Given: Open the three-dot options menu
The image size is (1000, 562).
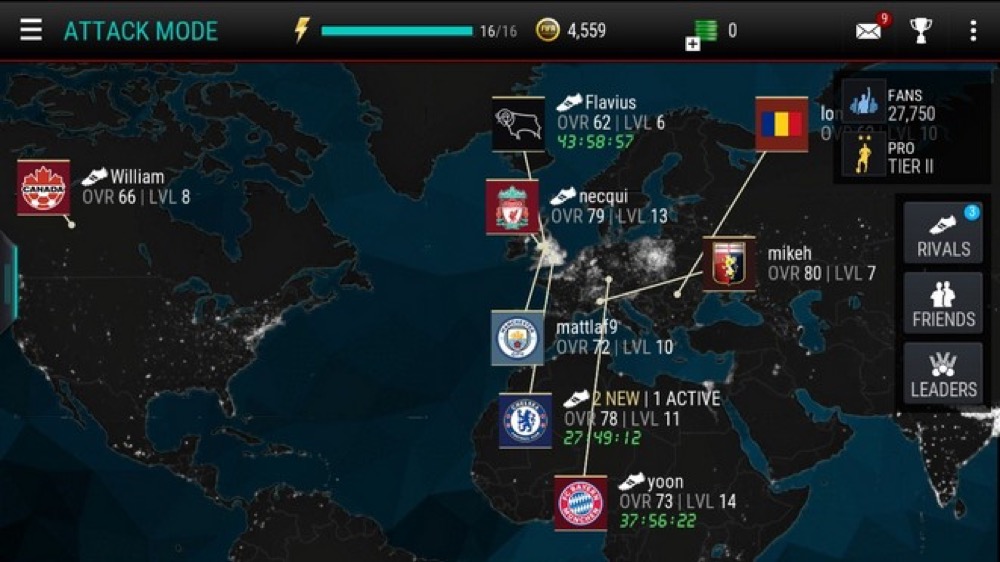Looking at the screenshot, I should click(972, 30).
